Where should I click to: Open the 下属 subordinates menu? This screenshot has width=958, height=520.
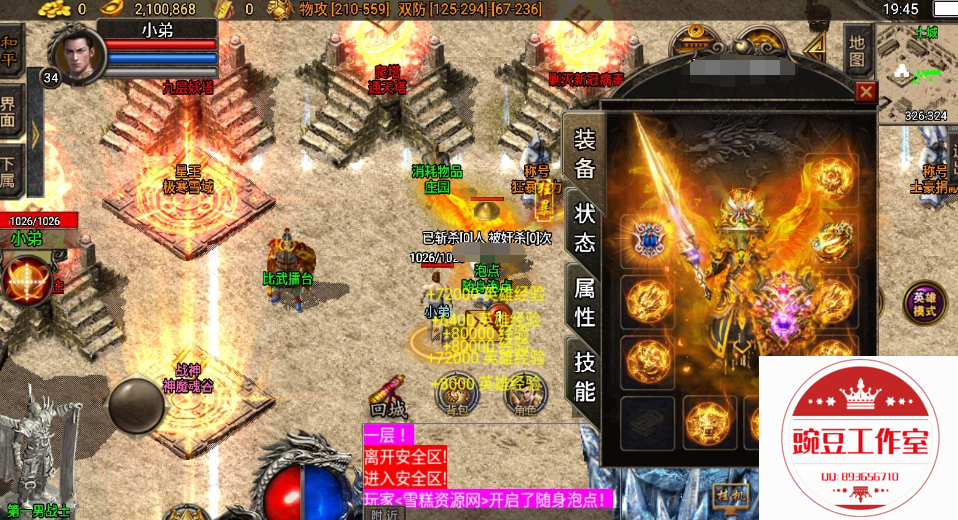[x=10, y=170]
